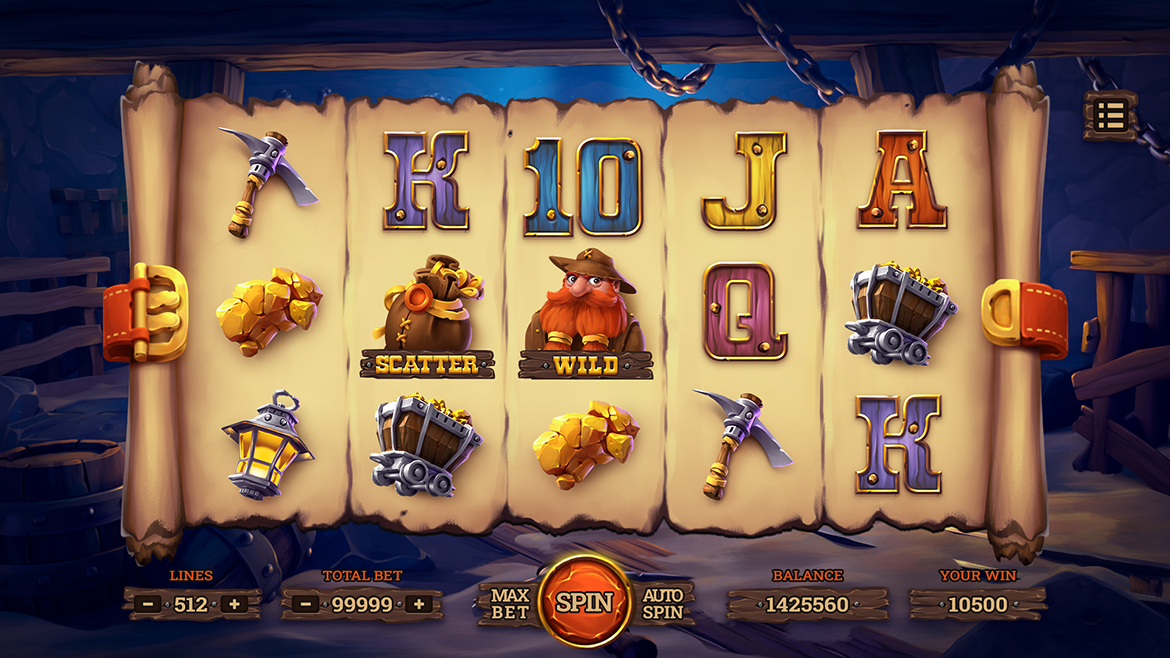Click the MAX BET button
This screenshot has height=658, width=1170.
click(x=509, y=604)
